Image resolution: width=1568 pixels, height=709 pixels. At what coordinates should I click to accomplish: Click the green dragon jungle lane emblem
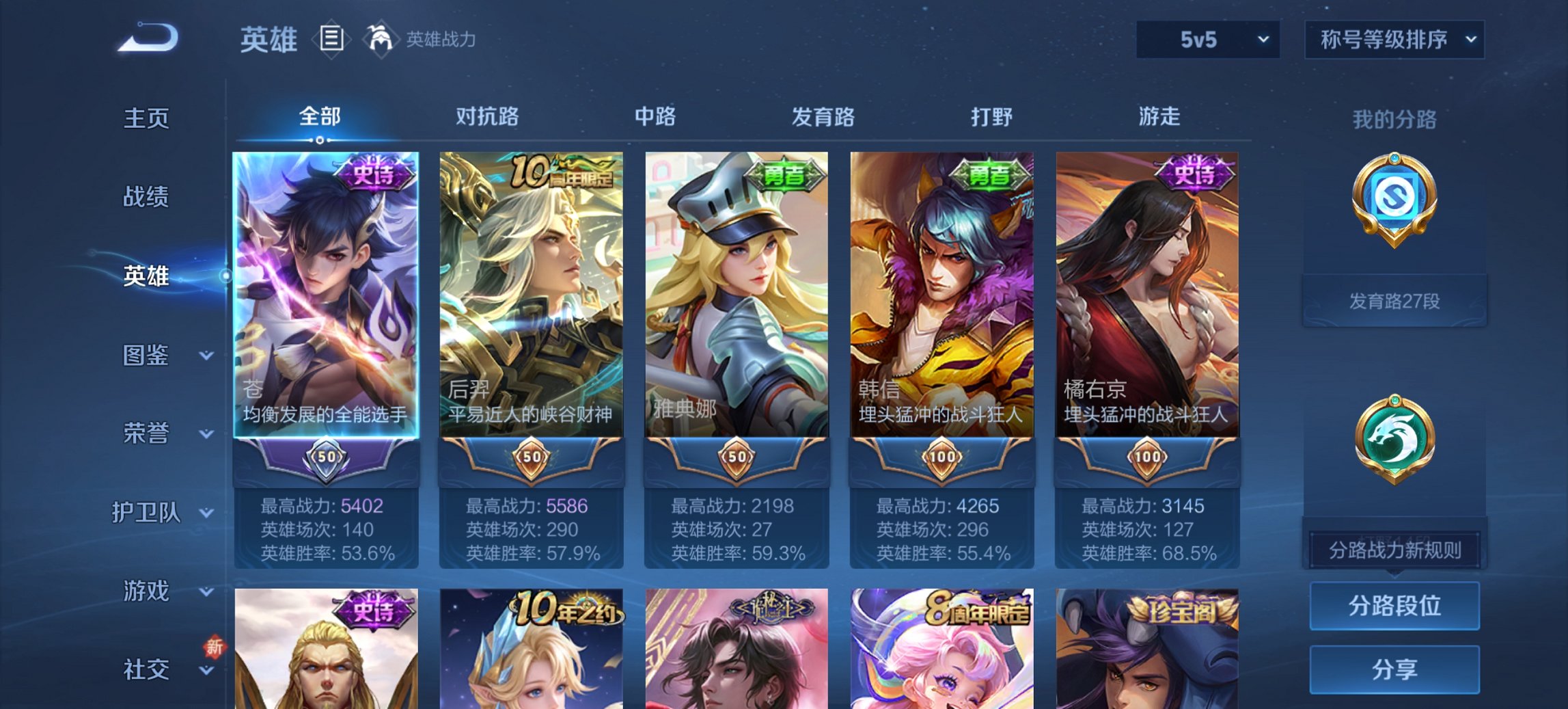tap(1394, 441)
